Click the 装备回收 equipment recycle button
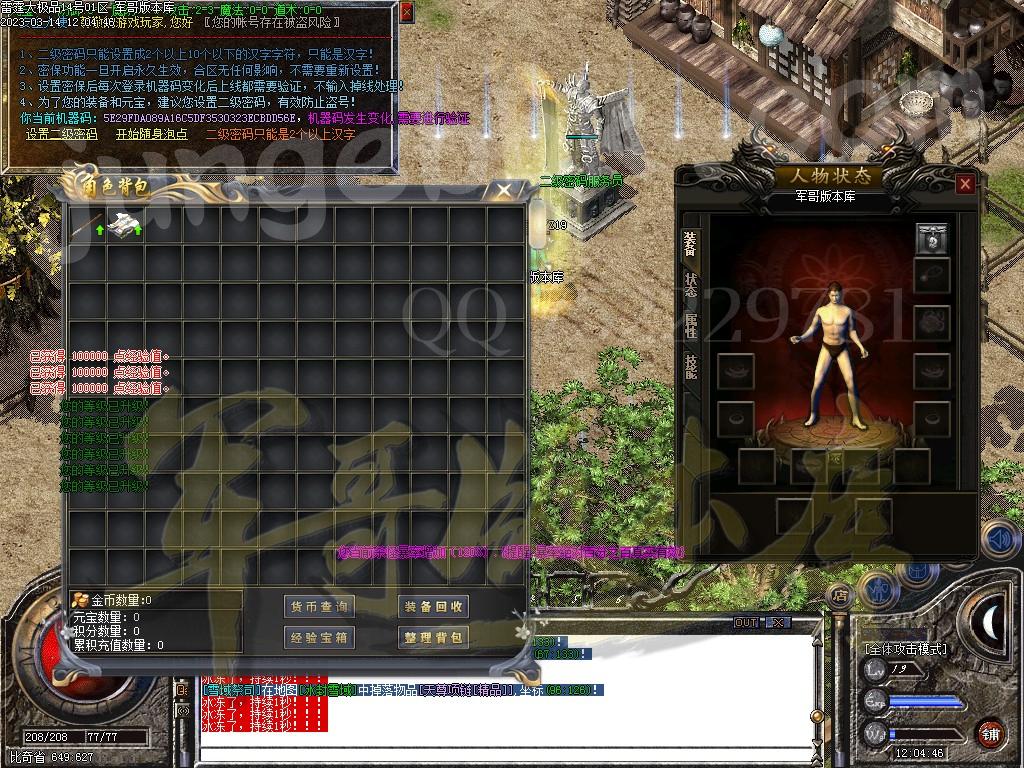 coord(433,606)
